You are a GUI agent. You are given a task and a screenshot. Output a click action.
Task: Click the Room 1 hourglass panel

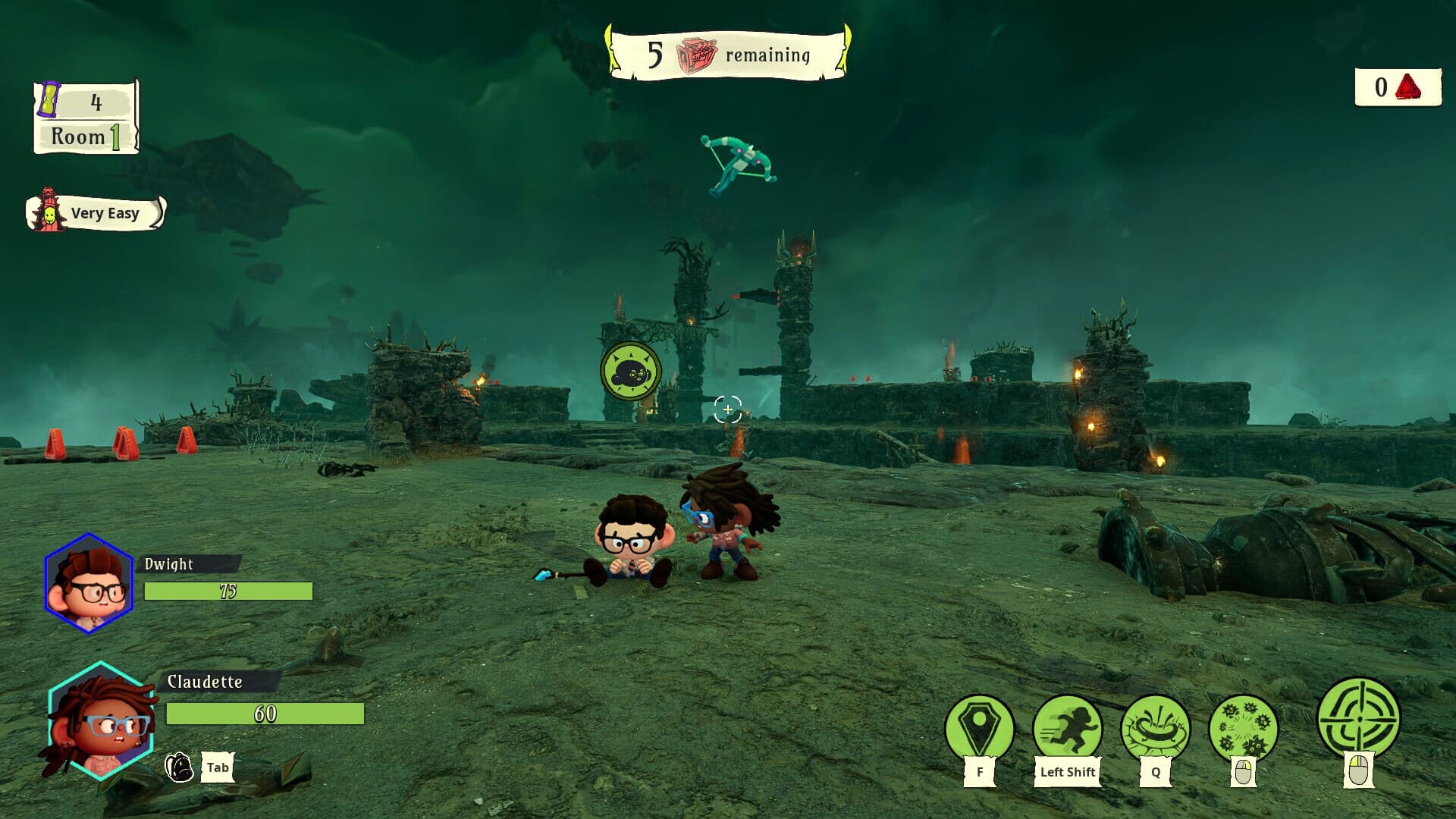pos(86,118)
